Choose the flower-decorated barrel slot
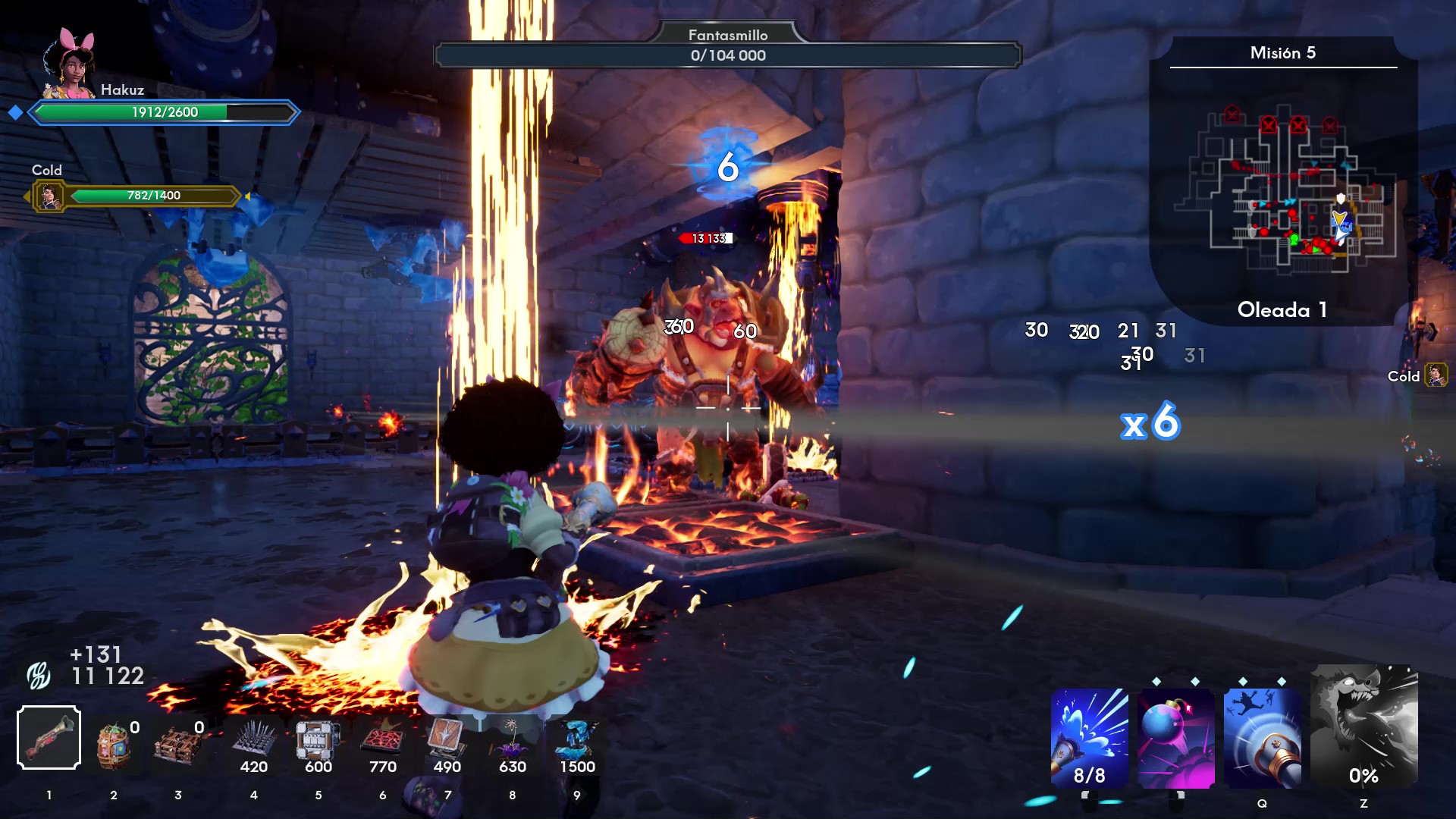Viewport: 1456px width, 819px height. [114, 745]
